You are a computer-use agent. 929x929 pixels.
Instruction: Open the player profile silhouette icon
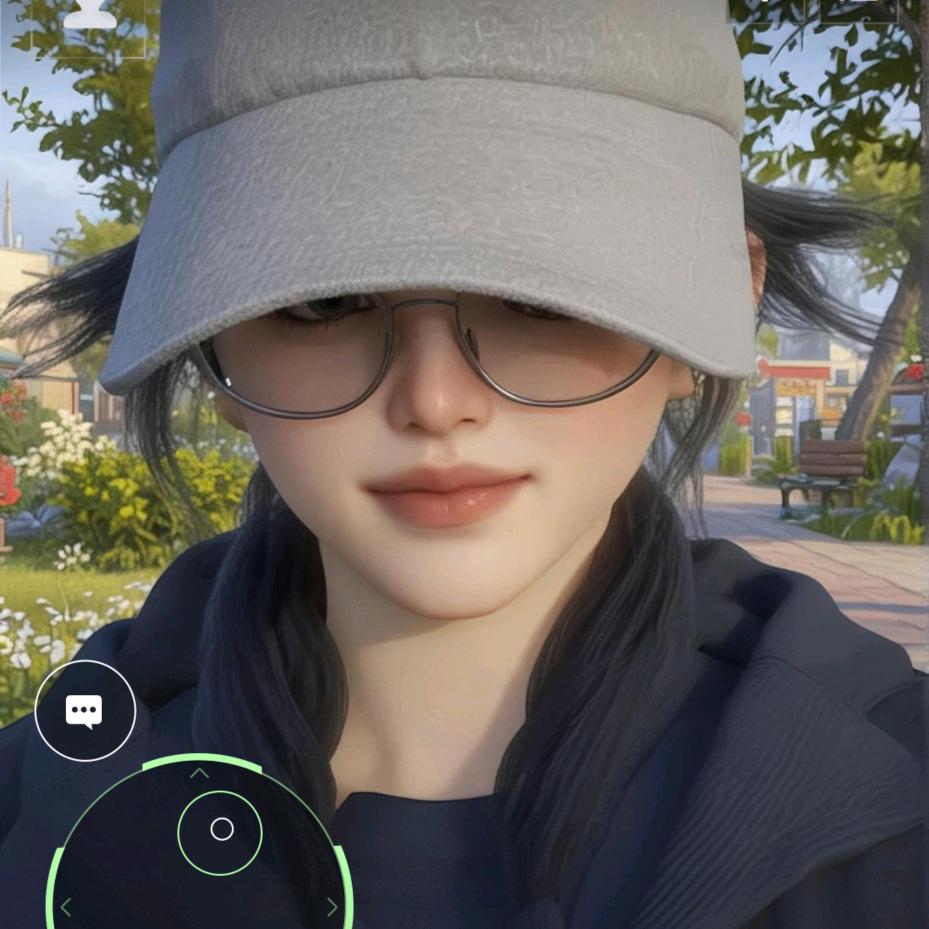(89, 14)
